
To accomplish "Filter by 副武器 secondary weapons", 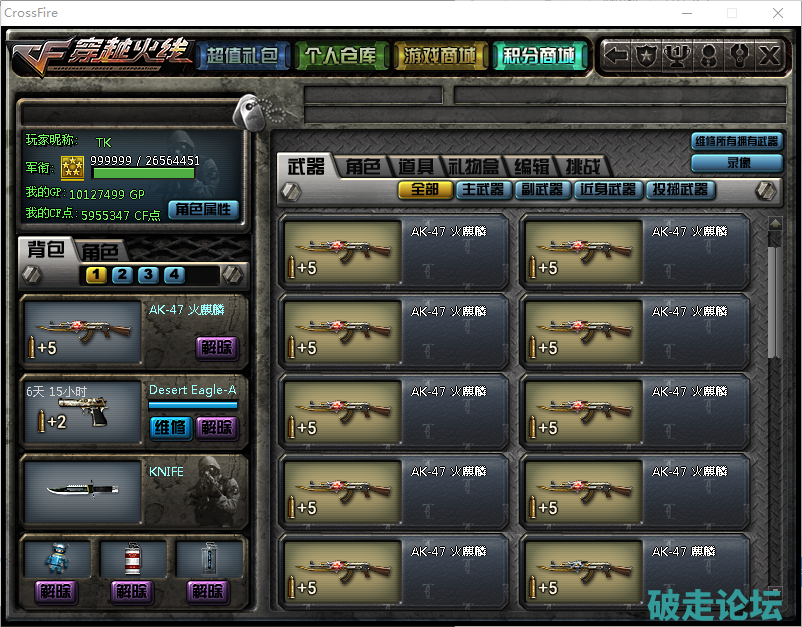I will pyautogui.click(x=542, y=189).
